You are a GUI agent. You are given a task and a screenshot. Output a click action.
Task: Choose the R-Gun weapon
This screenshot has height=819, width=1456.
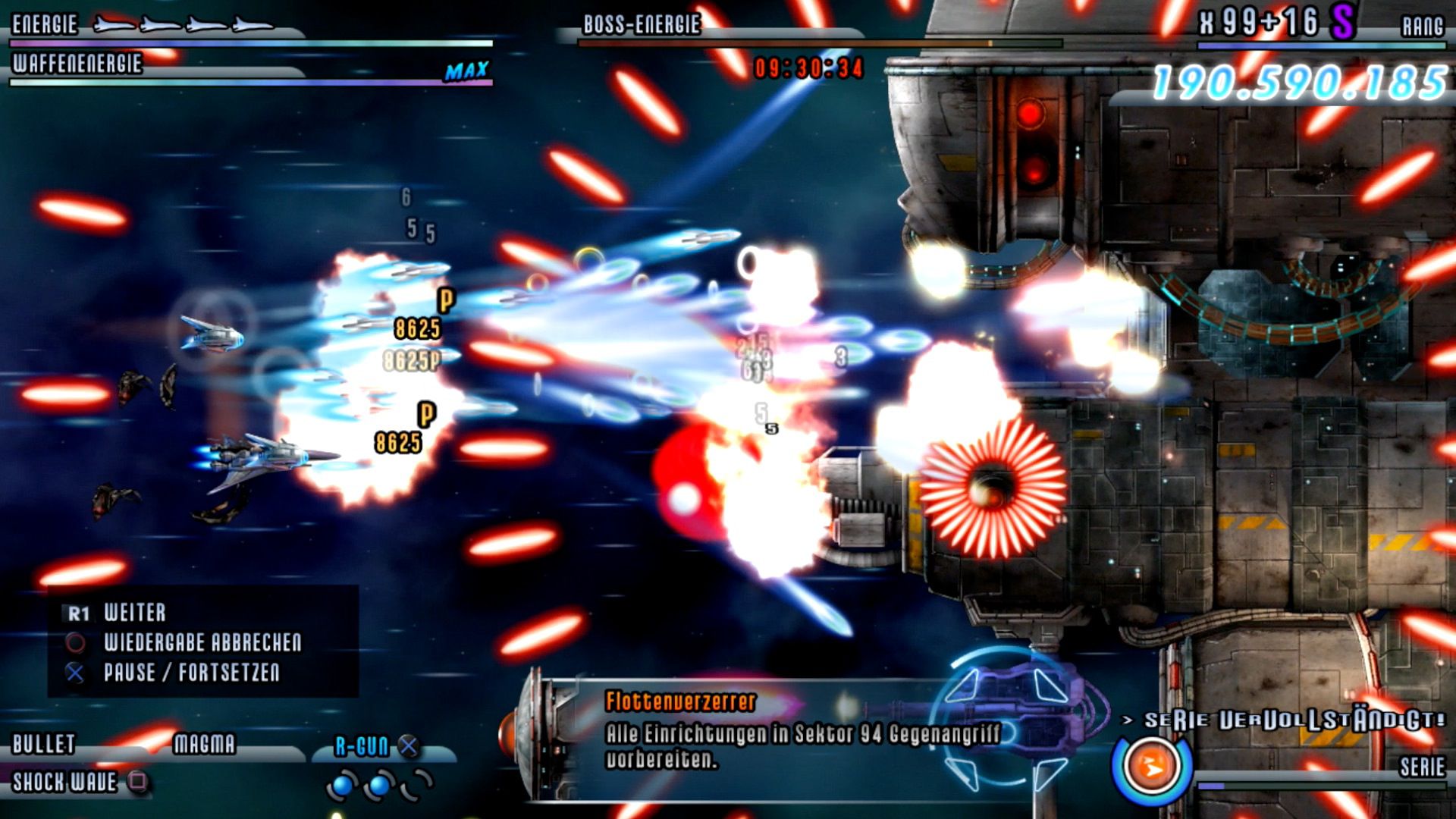pyautogui.click(x=362, y=747)
